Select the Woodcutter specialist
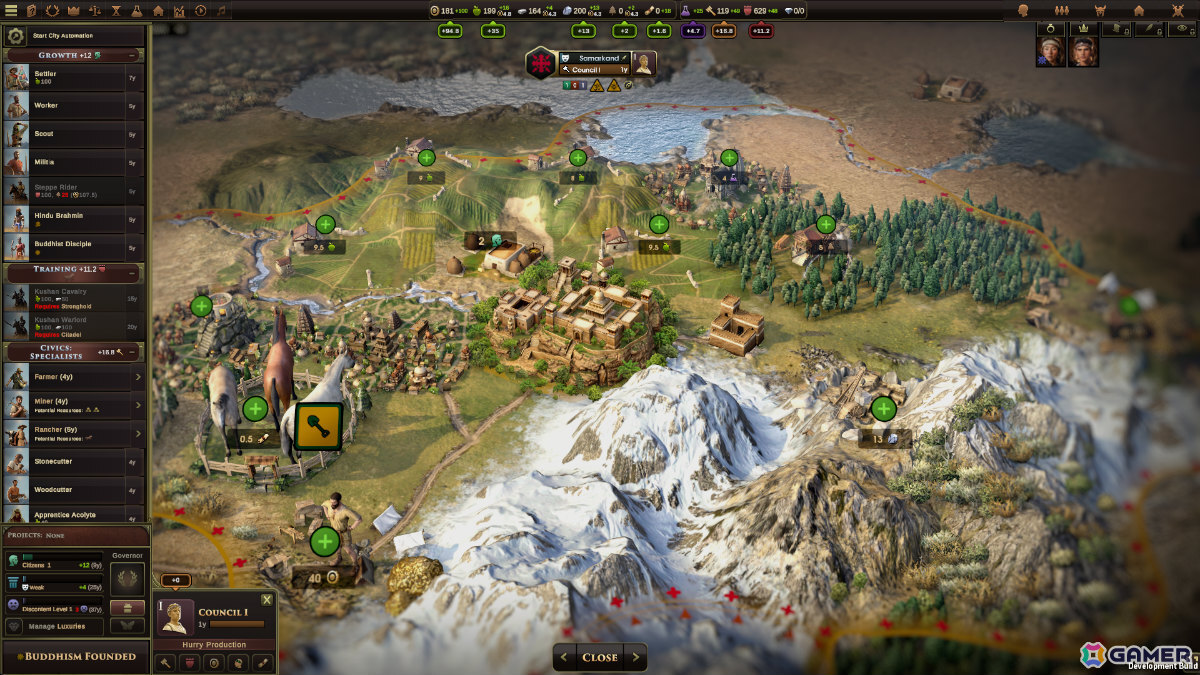 (65, 491)
